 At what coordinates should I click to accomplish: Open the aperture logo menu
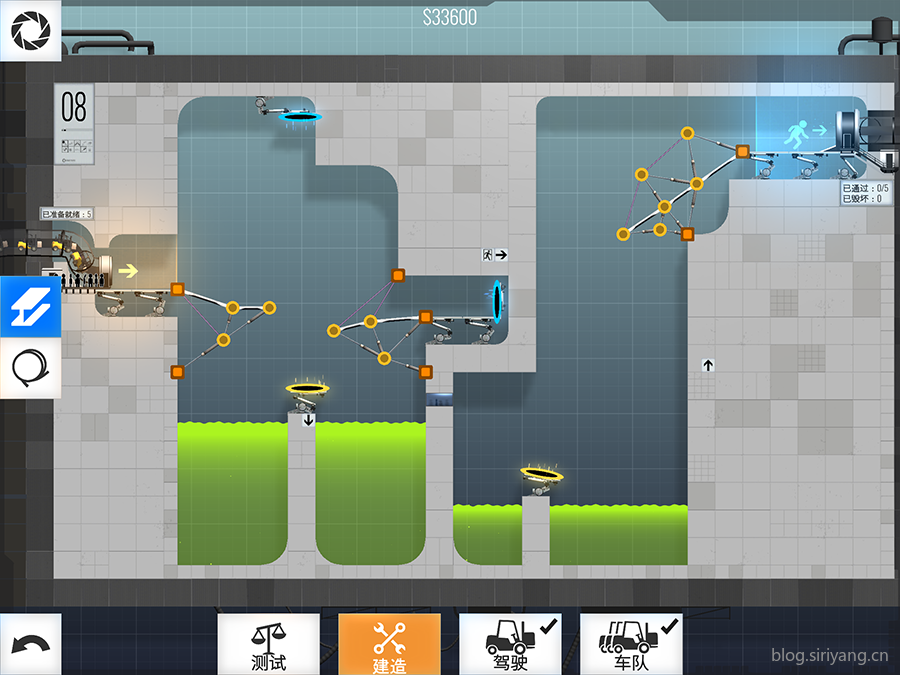click(x=30, y=30)
